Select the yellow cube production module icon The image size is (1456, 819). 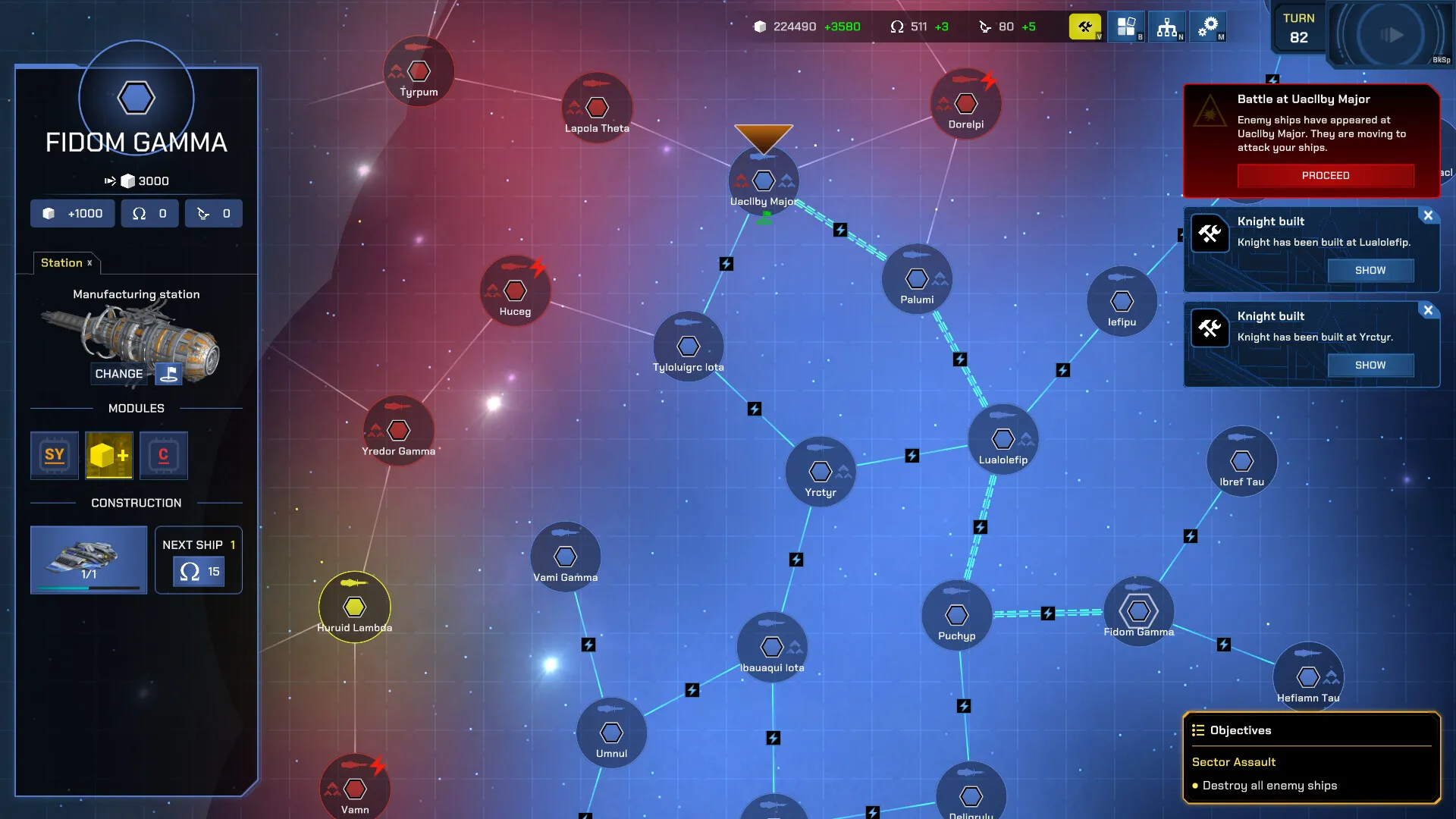coord(108,455)
